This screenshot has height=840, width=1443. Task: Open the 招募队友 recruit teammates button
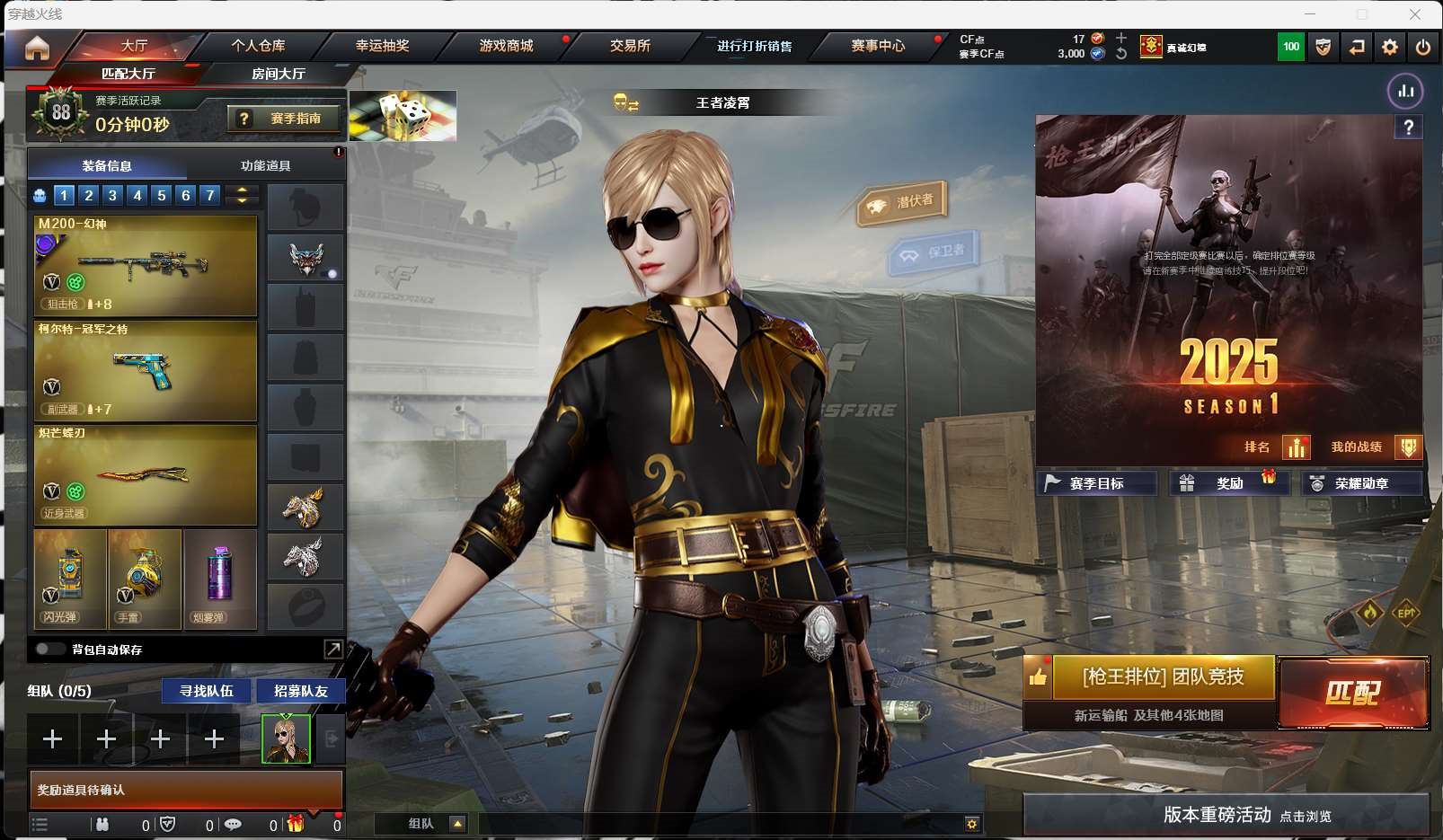point(301,691)
